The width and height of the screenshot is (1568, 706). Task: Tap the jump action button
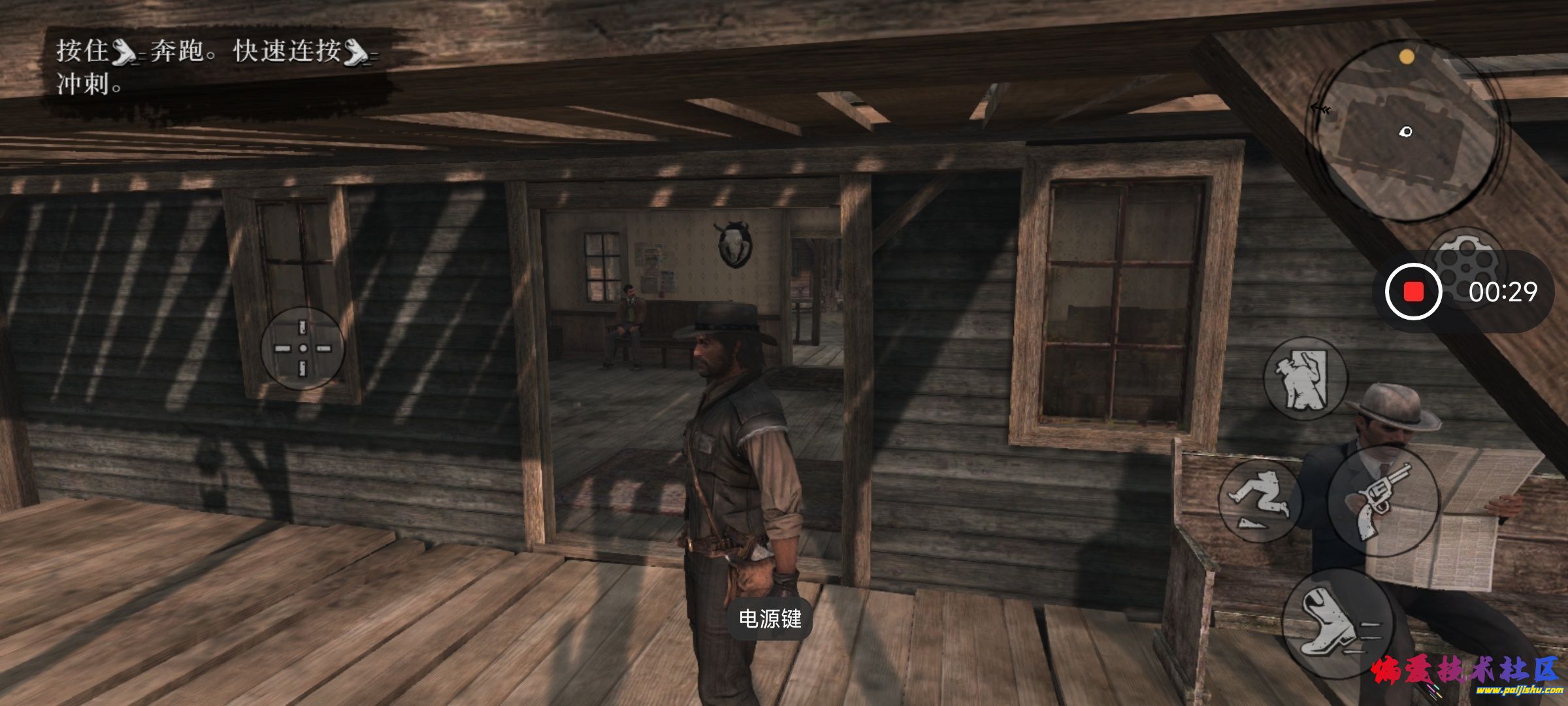1258,500
